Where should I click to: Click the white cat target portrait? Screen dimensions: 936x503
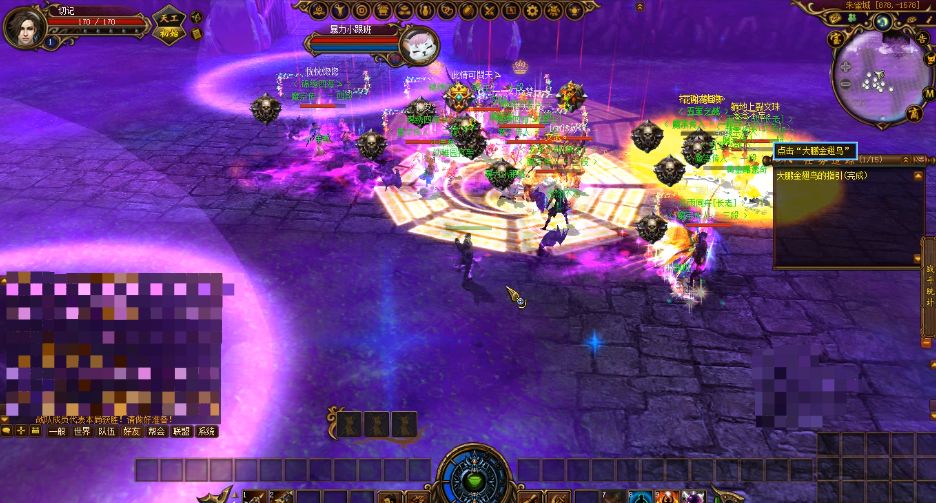(x=418, y=45)
